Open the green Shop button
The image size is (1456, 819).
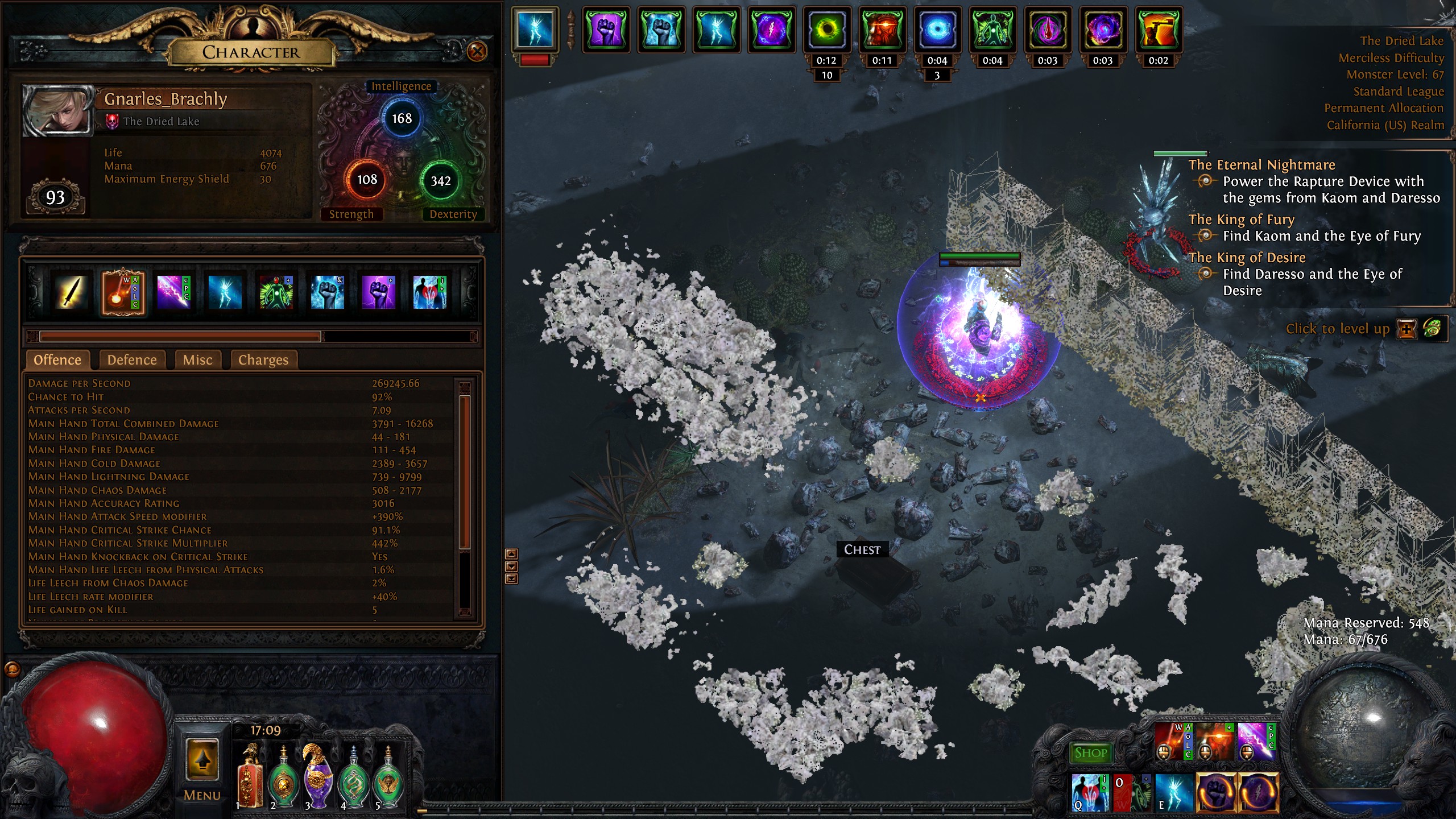(x=1090, y=753)
